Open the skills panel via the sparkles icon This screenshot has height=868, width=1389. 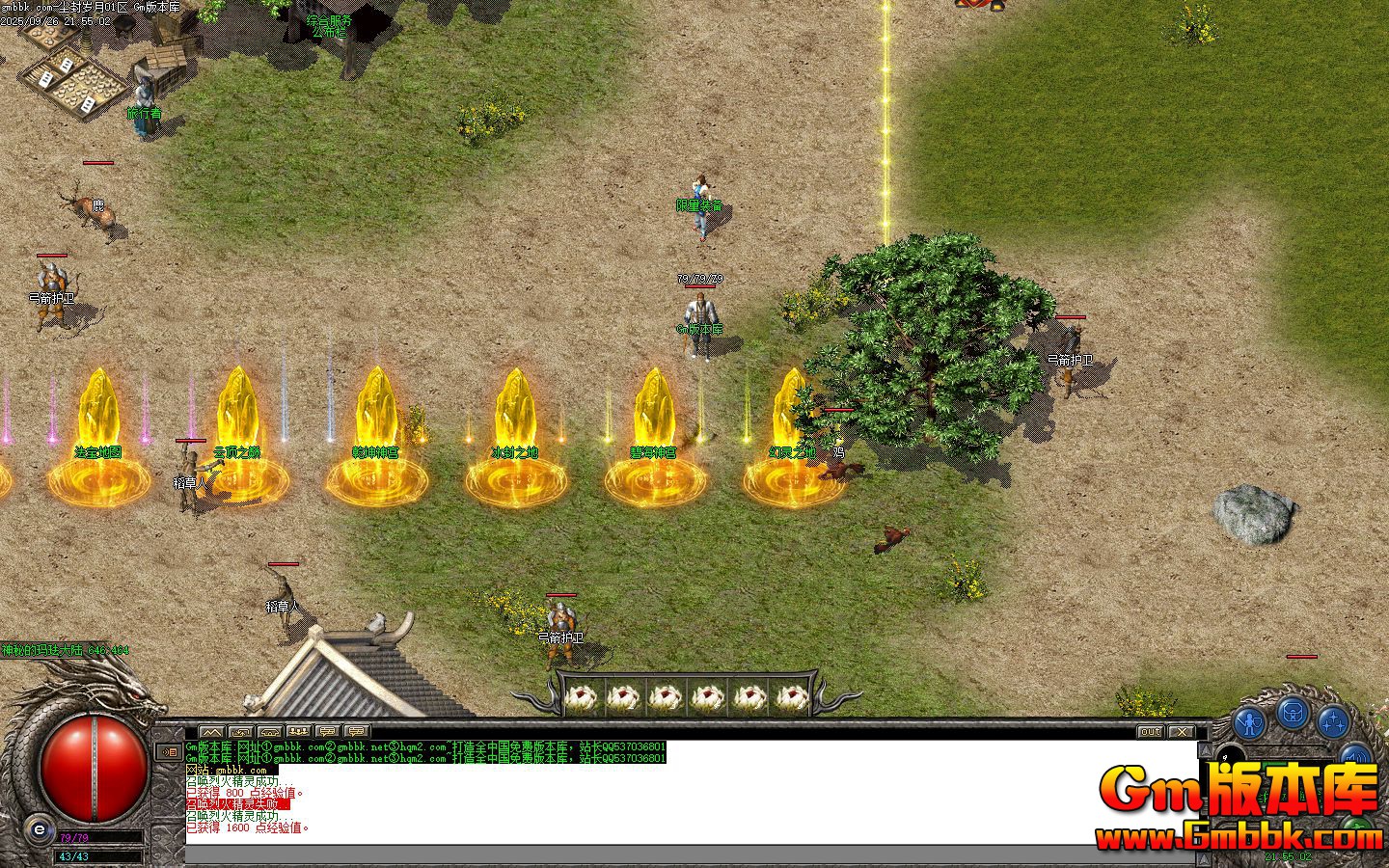point(1334,723)
